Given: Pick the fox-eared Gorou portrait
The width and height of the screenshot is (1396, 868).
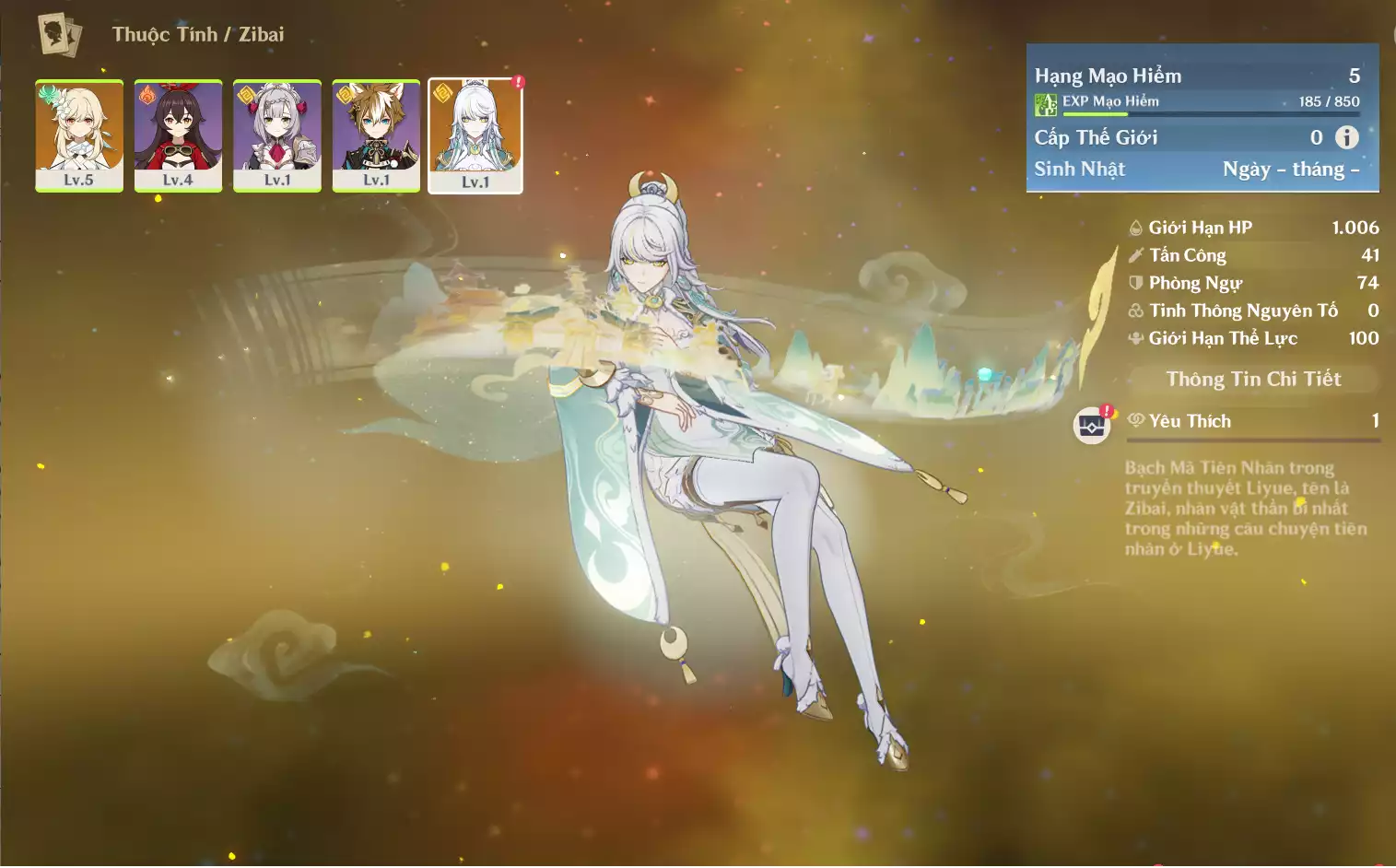Looking at the screenshot, I should 376,135.
